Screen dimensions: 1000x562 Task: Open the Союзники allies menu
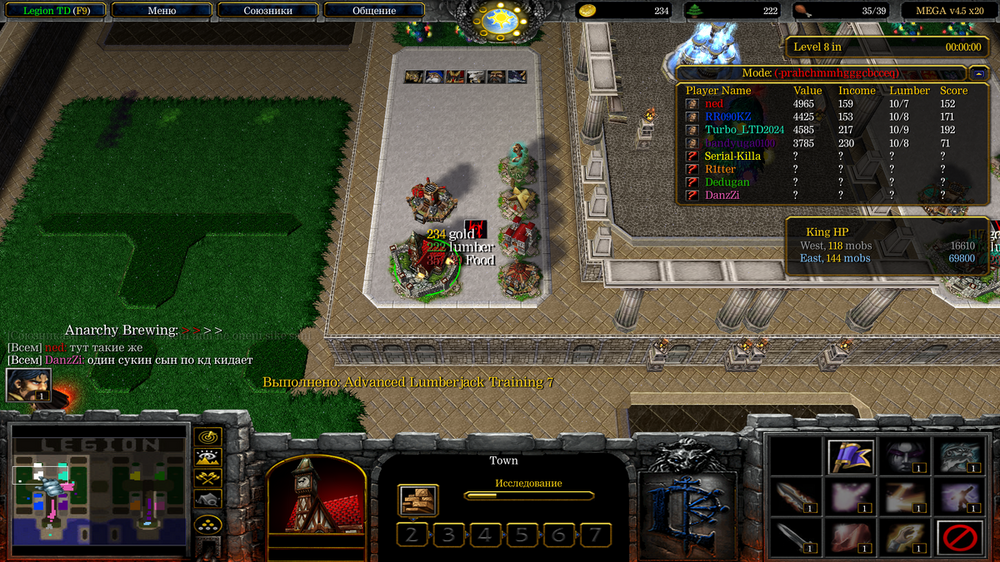[268, 11]
